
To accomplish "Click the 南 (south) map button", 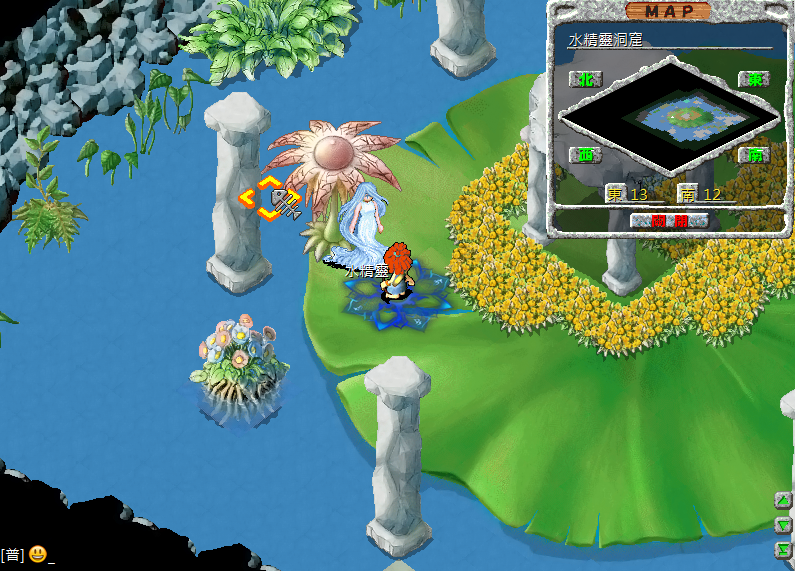I will (752, 155).
